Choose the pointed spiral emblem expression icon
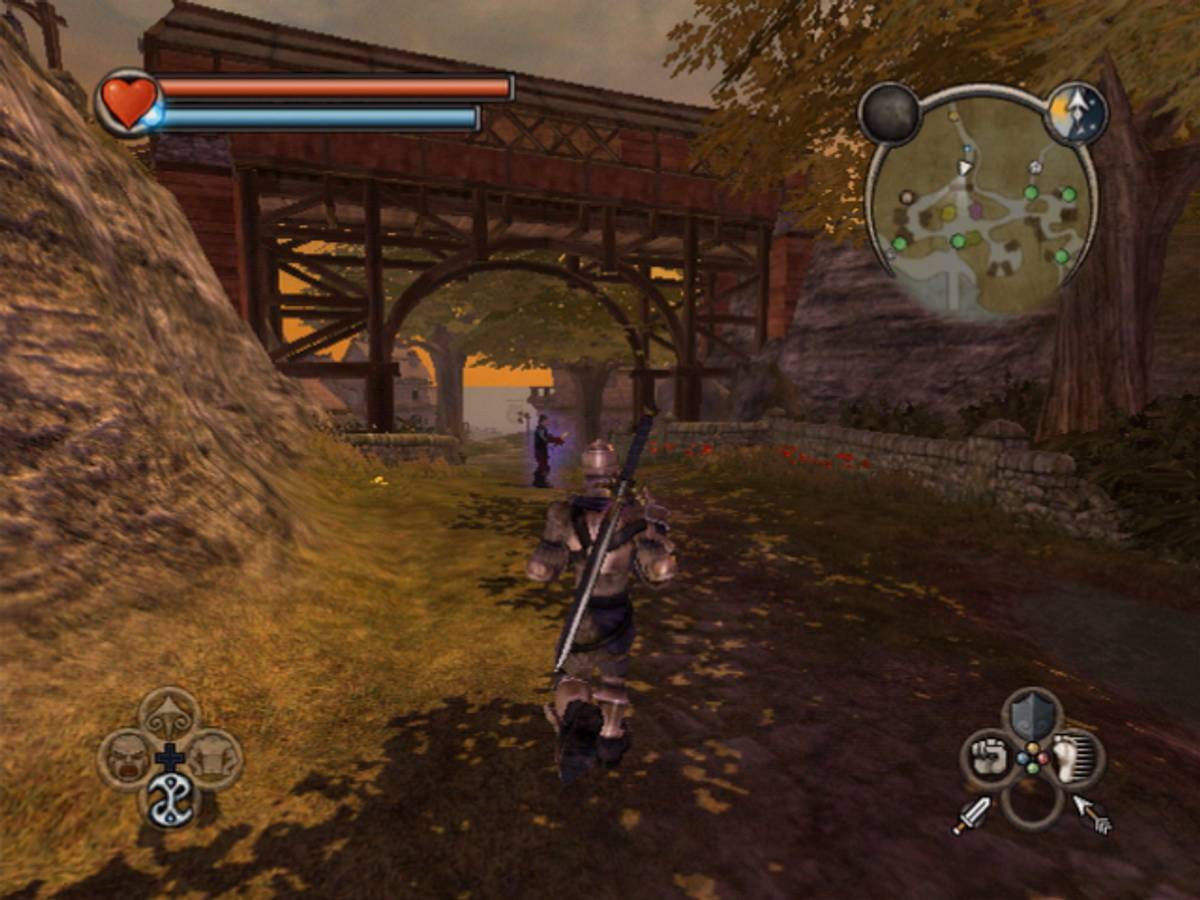The image size is (1200, 900). click(169, 714)
